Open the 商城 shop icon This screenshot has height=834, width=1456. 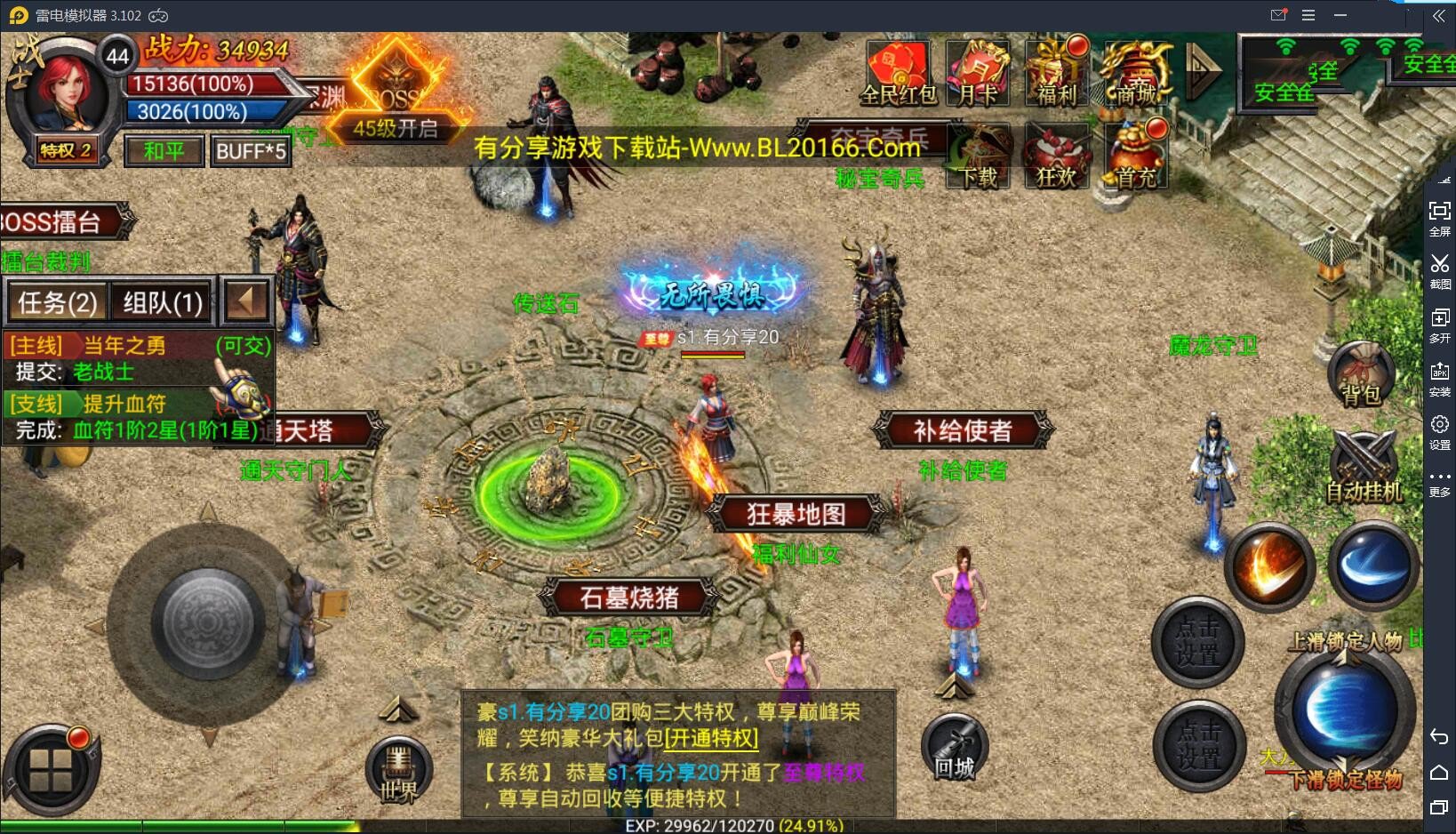(x=1135, y=71)
